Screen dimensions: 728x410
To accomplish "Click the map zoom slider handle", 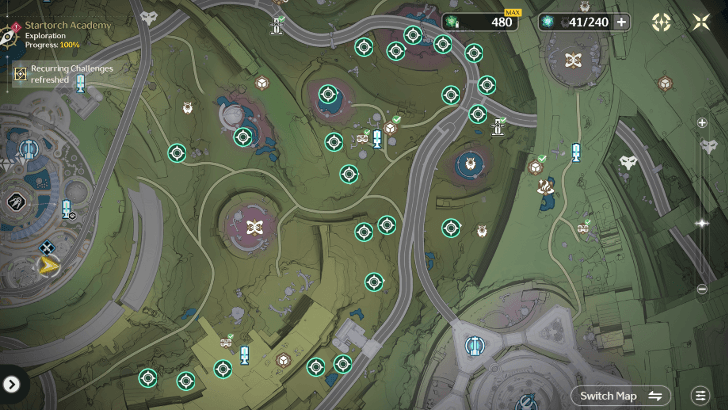I will [x=702, y=222].
